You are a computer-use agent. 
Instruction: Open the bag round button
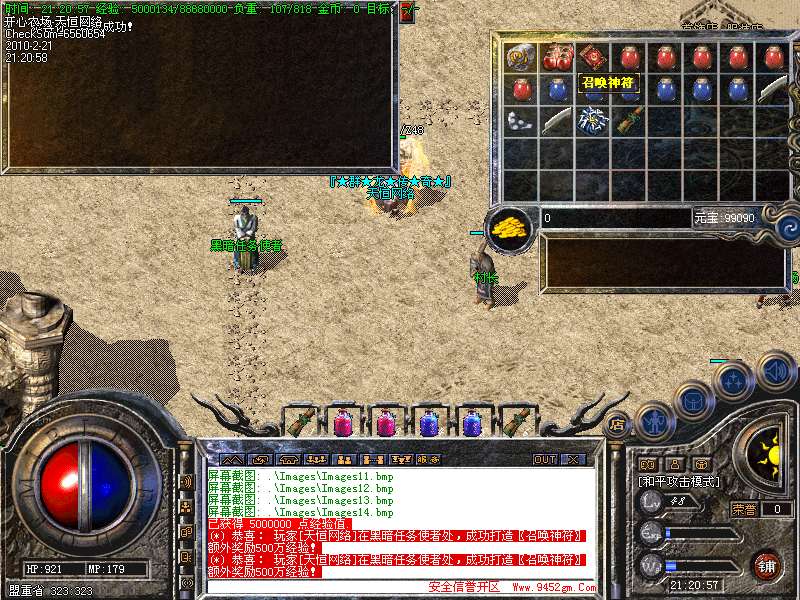point(691,399)
